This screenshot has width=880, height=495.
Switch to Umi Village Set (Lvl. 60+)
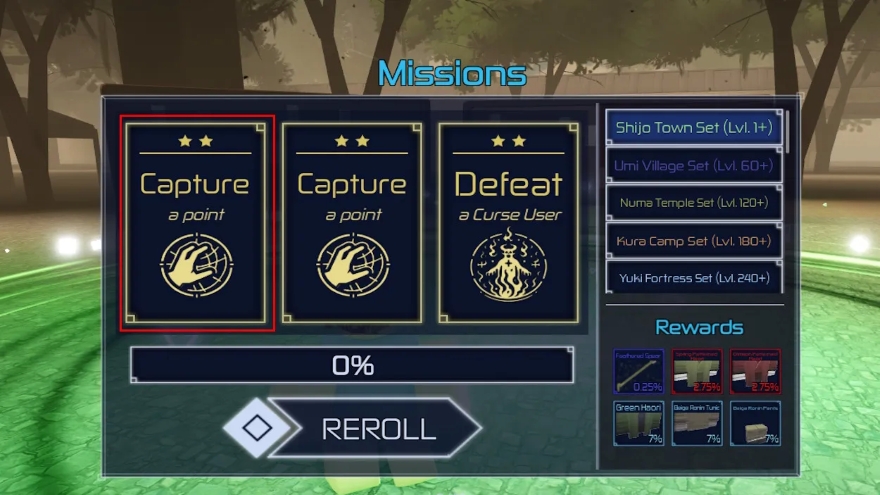pos(695,165)
